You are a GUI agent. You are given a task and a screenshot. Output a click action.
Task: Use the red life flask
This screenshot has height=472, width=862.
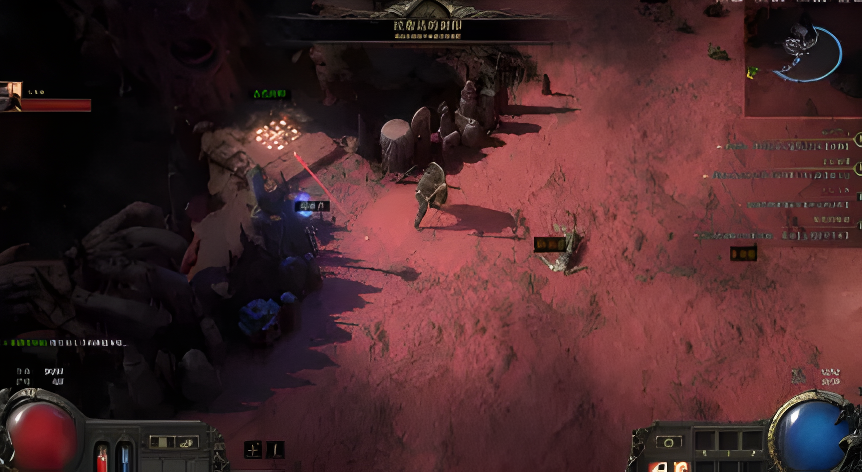tap(101, 457)
